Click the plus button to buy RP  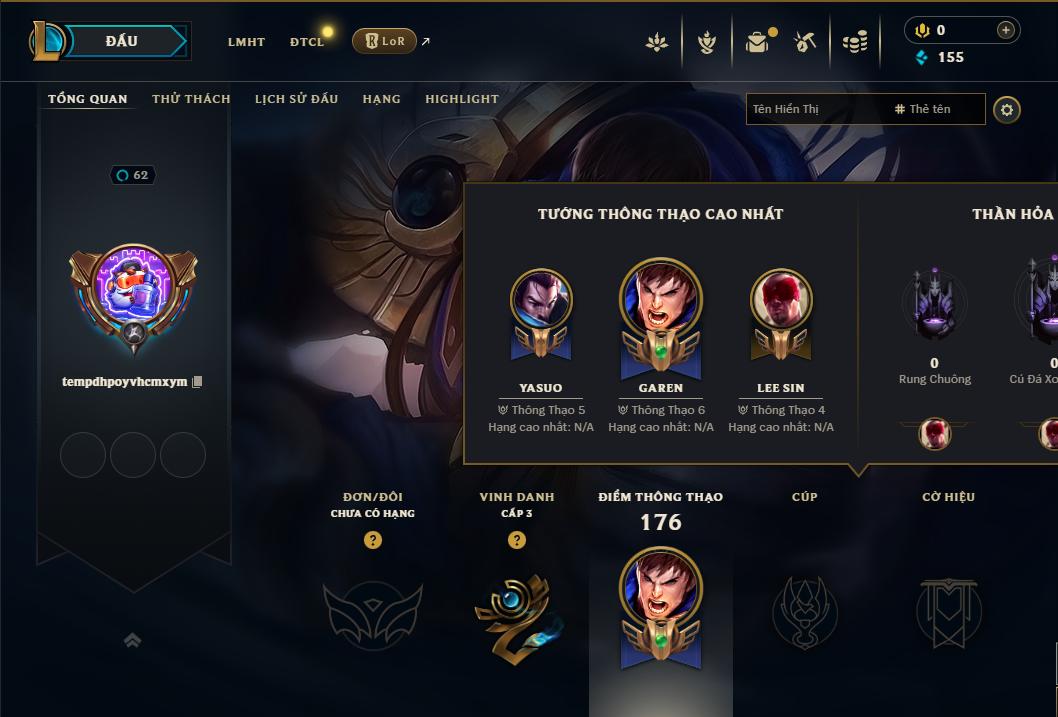1006,30
